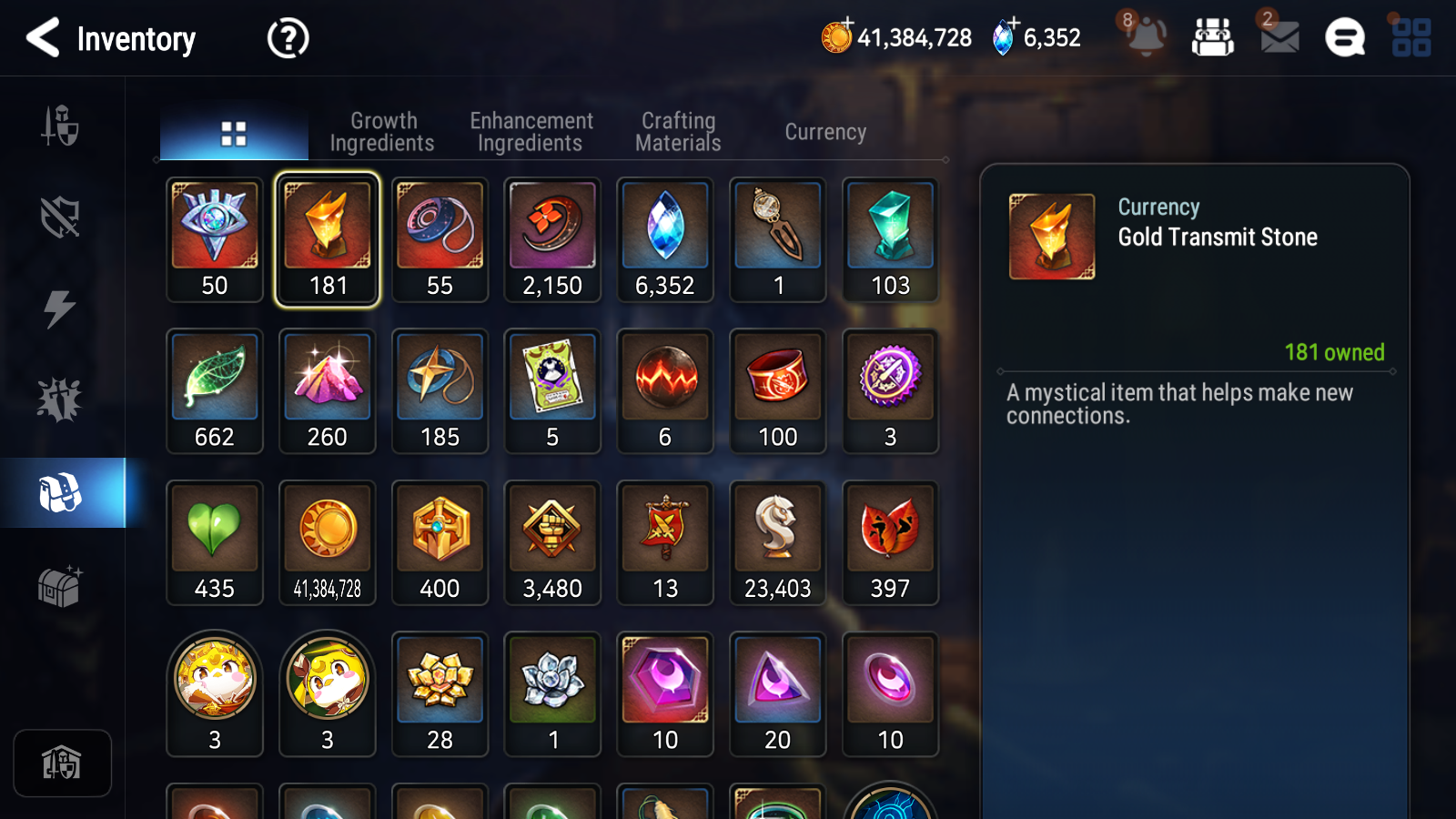Select the equipment sword-and-shield sidebar icon
The width and height of the screenshot is (1456, 819).
(x=60, y=127)
